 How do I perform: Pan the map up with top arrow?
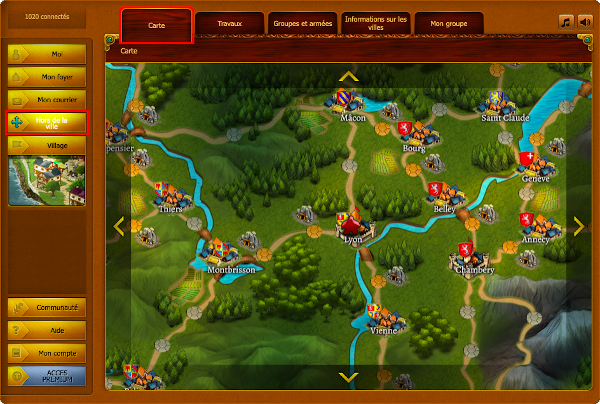348,75
